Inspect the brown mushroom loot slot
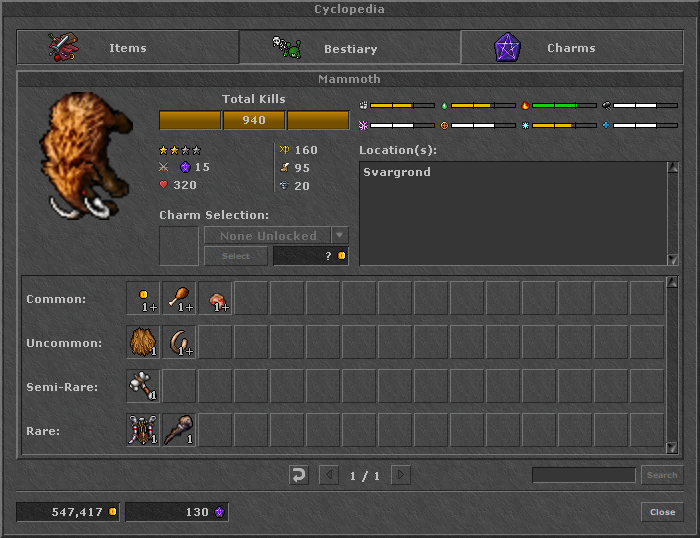This screenshot has height=538, width=700. [x=215, y=298]
